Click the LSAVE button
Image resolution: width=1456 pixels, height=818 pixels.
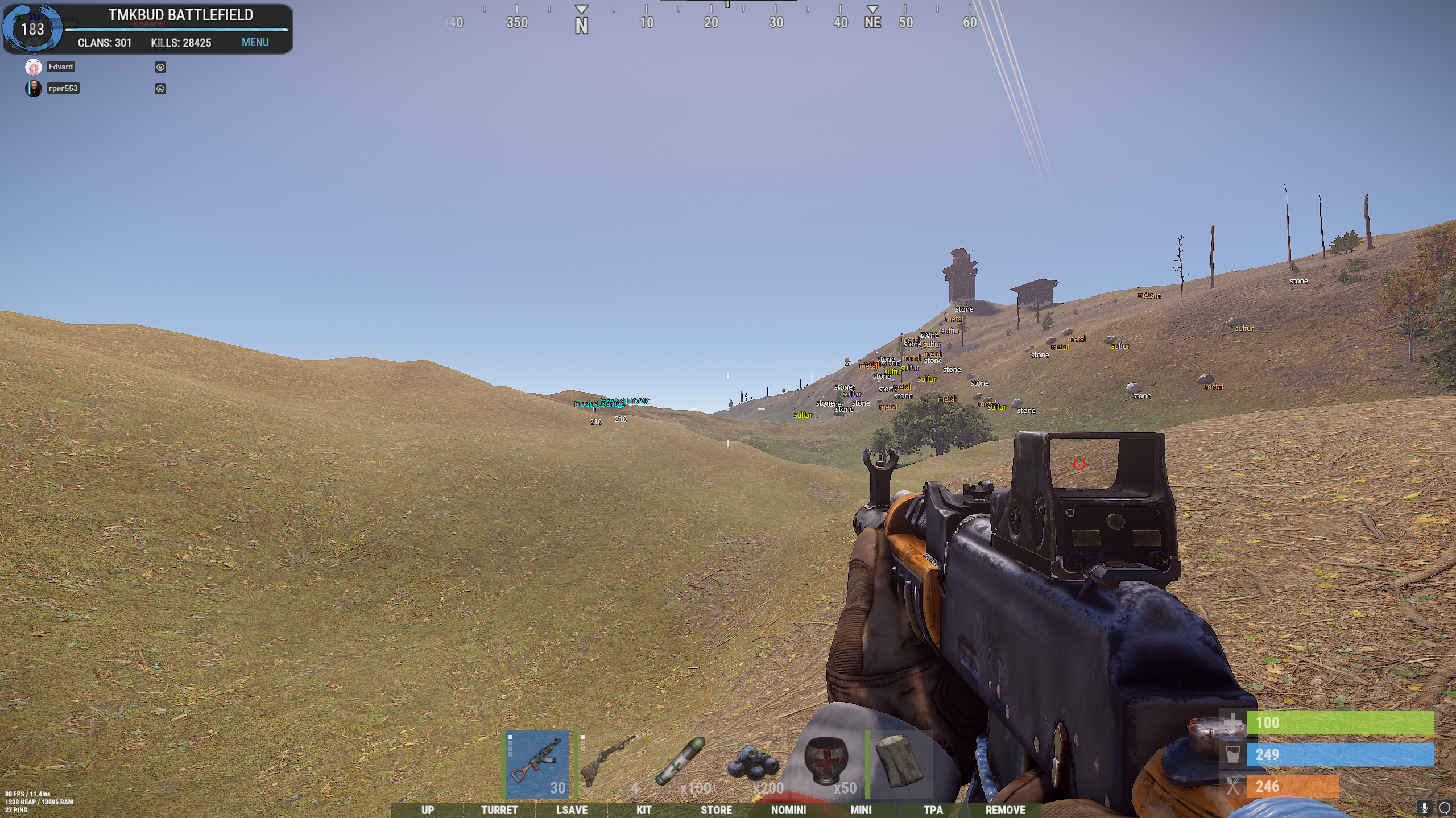[572, 810]
